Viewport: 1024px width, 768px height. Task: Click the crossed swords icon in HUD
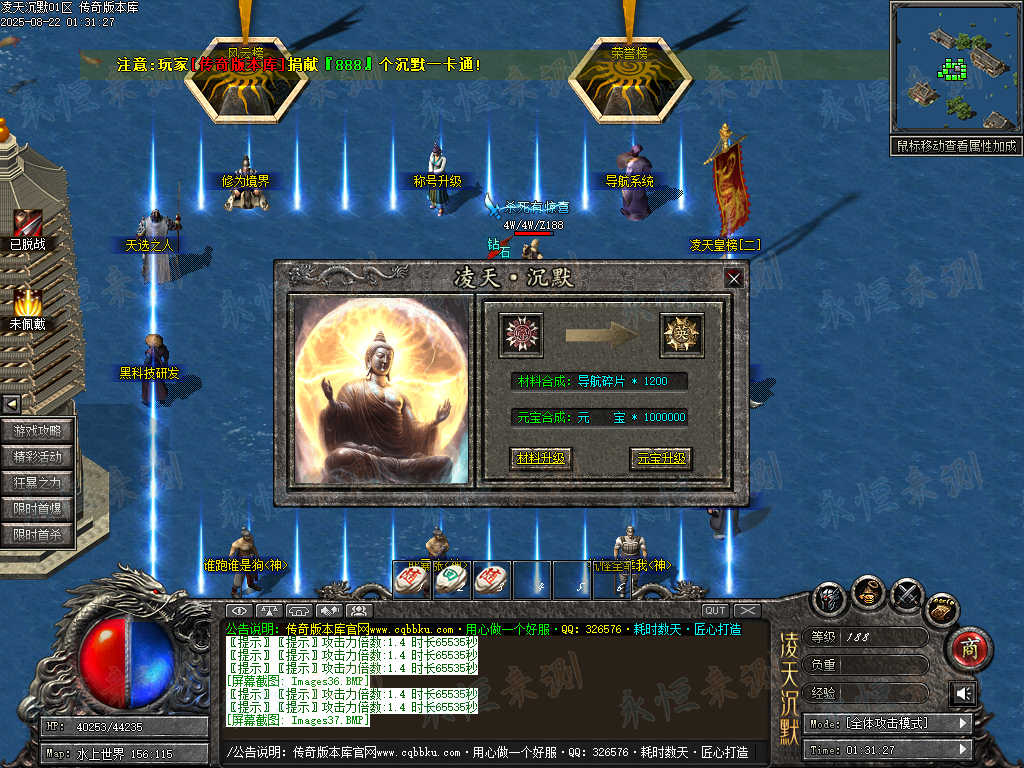point(906,597)
